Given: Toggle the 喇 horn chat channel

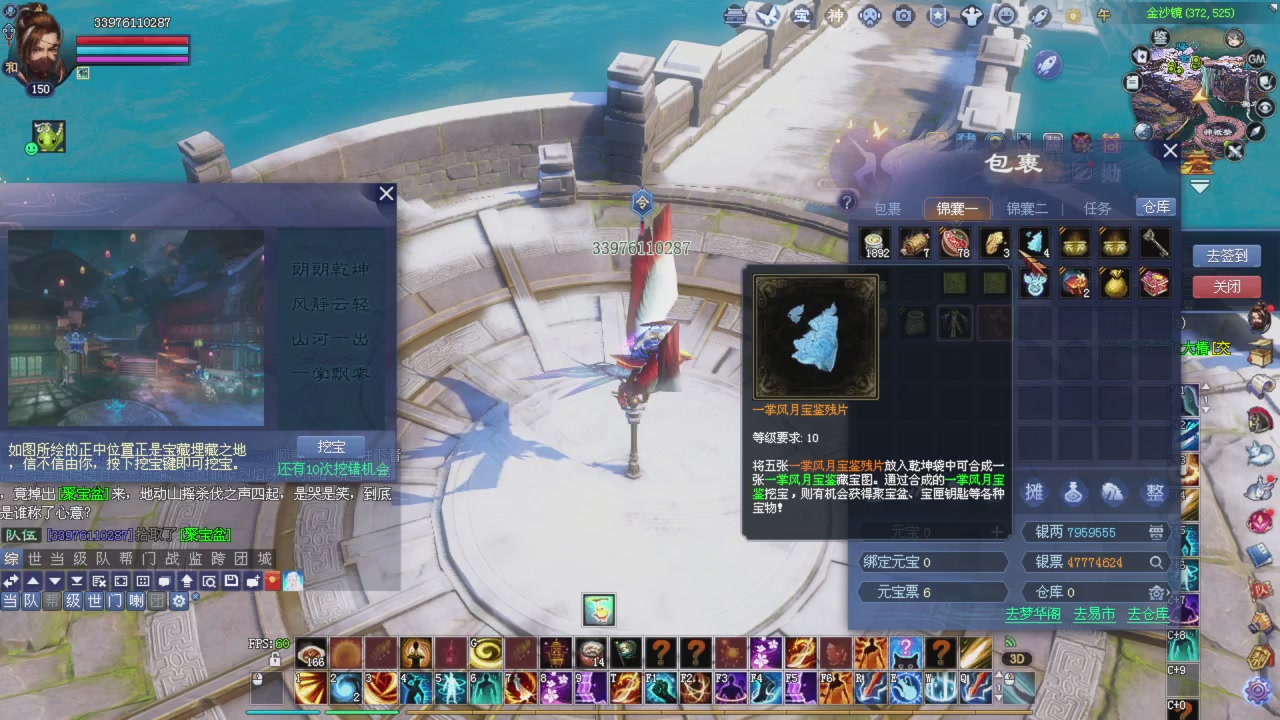Looking at the screenshot, I should tap(136, 601).
